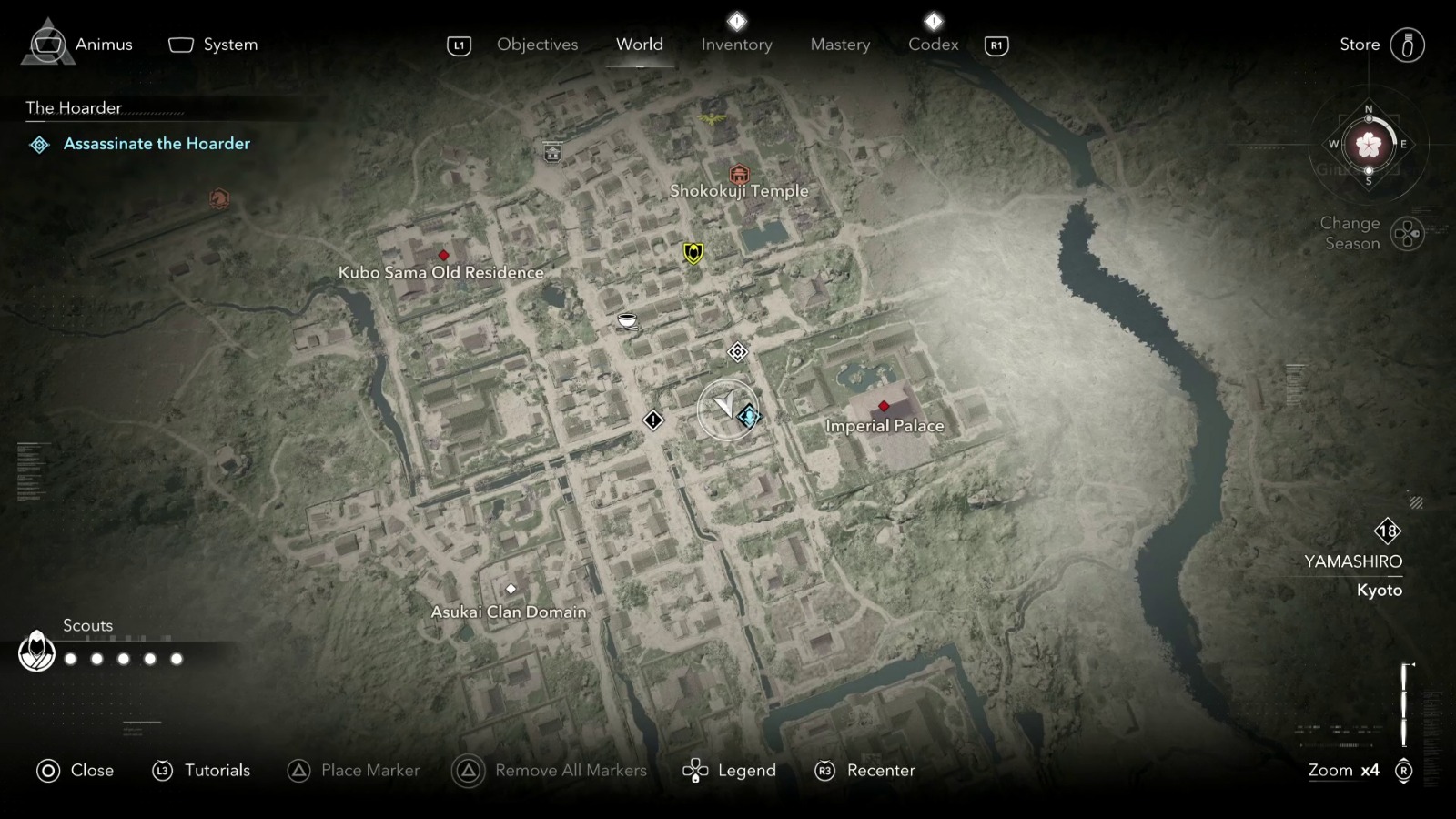The height and width of the screenshot is (819, 1456).
Task: Click the white diamond at Asukai Clan Domain
Action: click(511, 590)
